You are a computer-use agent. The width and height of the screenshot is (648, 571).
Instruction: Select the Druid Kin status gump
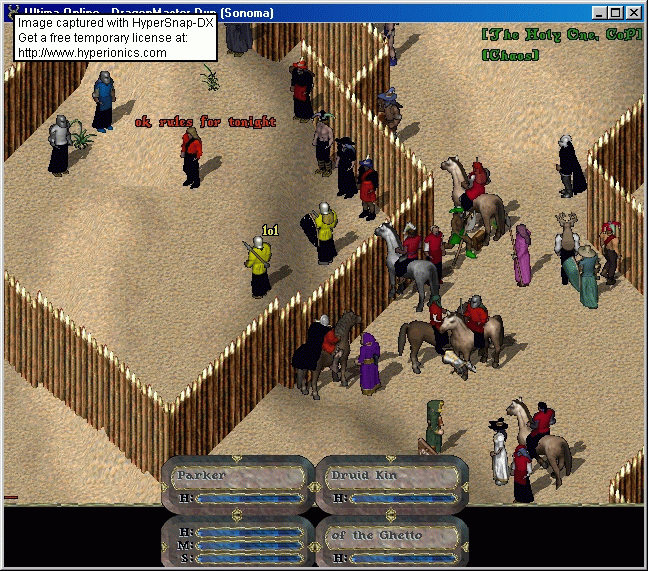[392, 485]
